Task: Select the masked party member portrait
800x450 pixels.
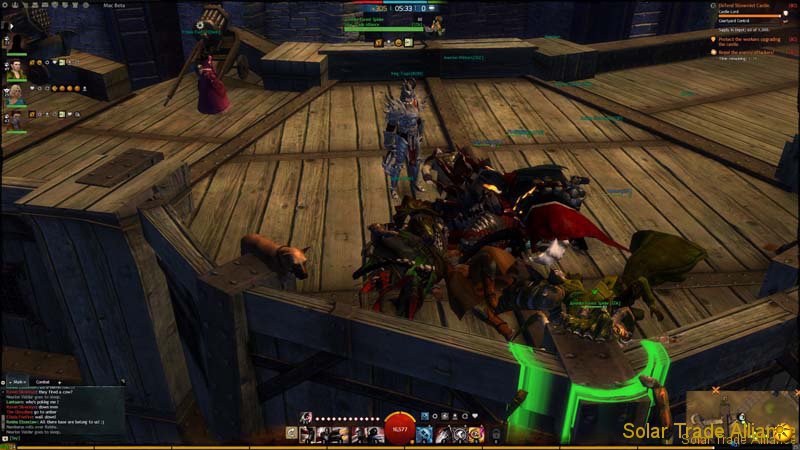Action: tap(15, 122)
